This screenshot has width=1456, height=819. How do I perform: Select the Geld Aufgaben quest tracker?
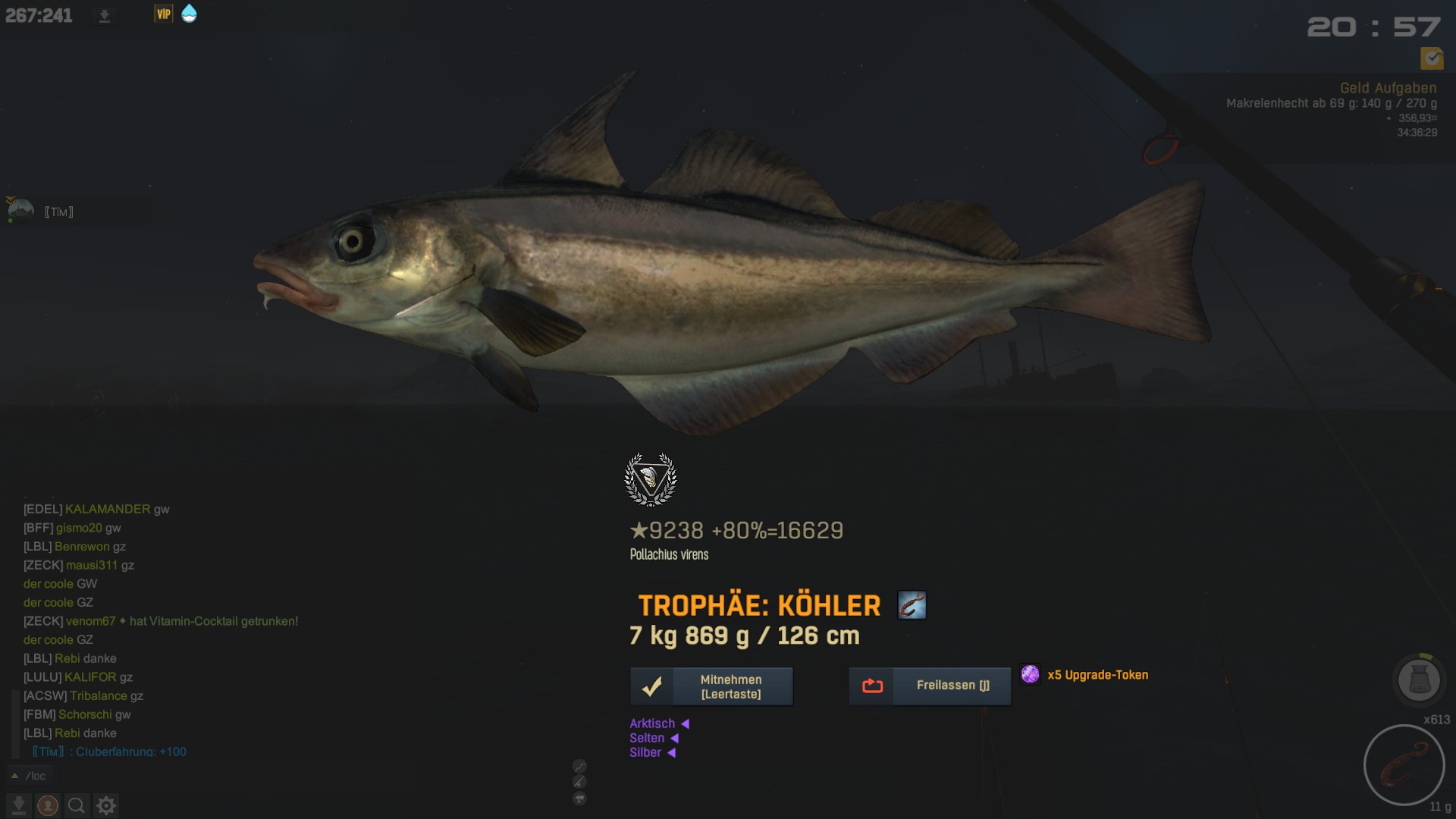click(1387, 88)
